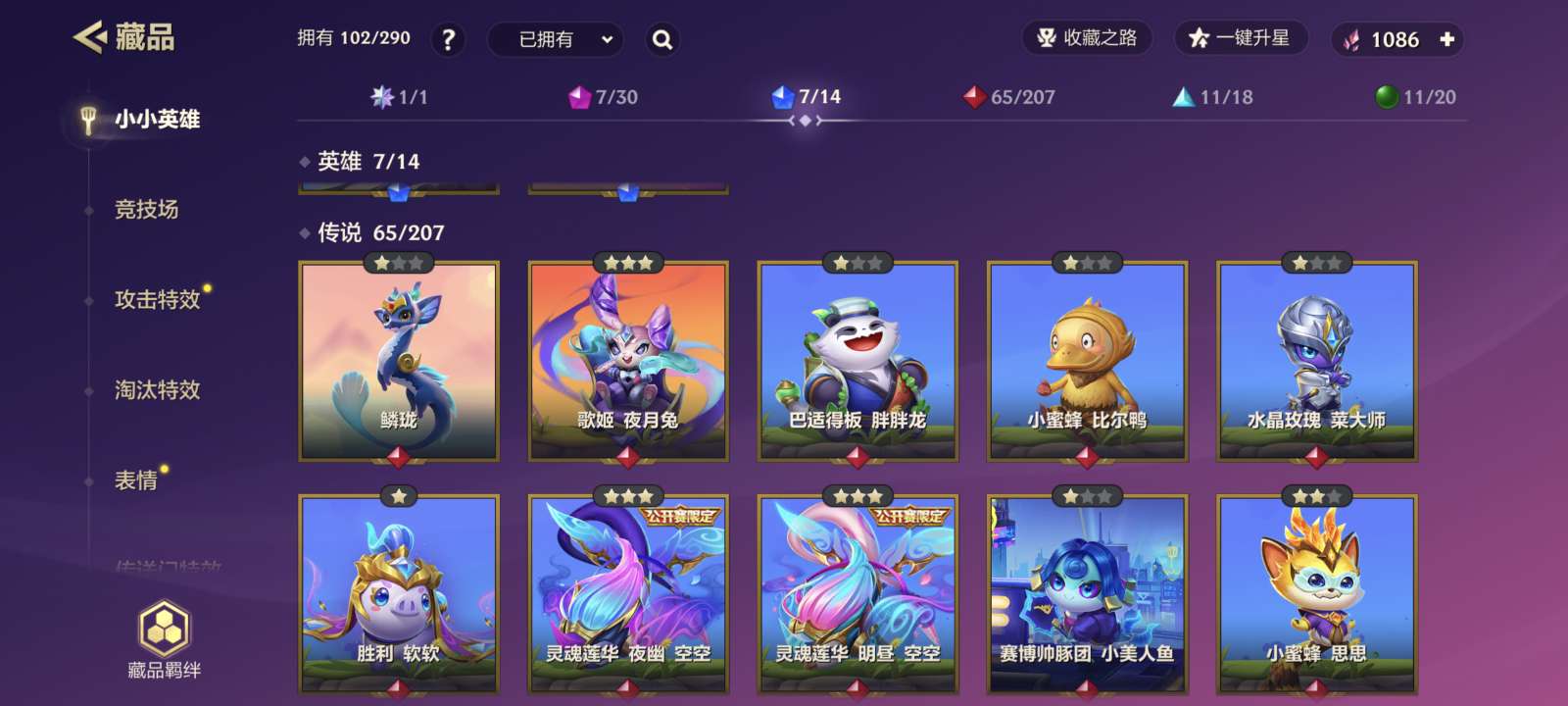Open 藏品羁绊 collection bonds
Image resolution: width=1568 pixels, height=706 pixels.
[165, 641]
